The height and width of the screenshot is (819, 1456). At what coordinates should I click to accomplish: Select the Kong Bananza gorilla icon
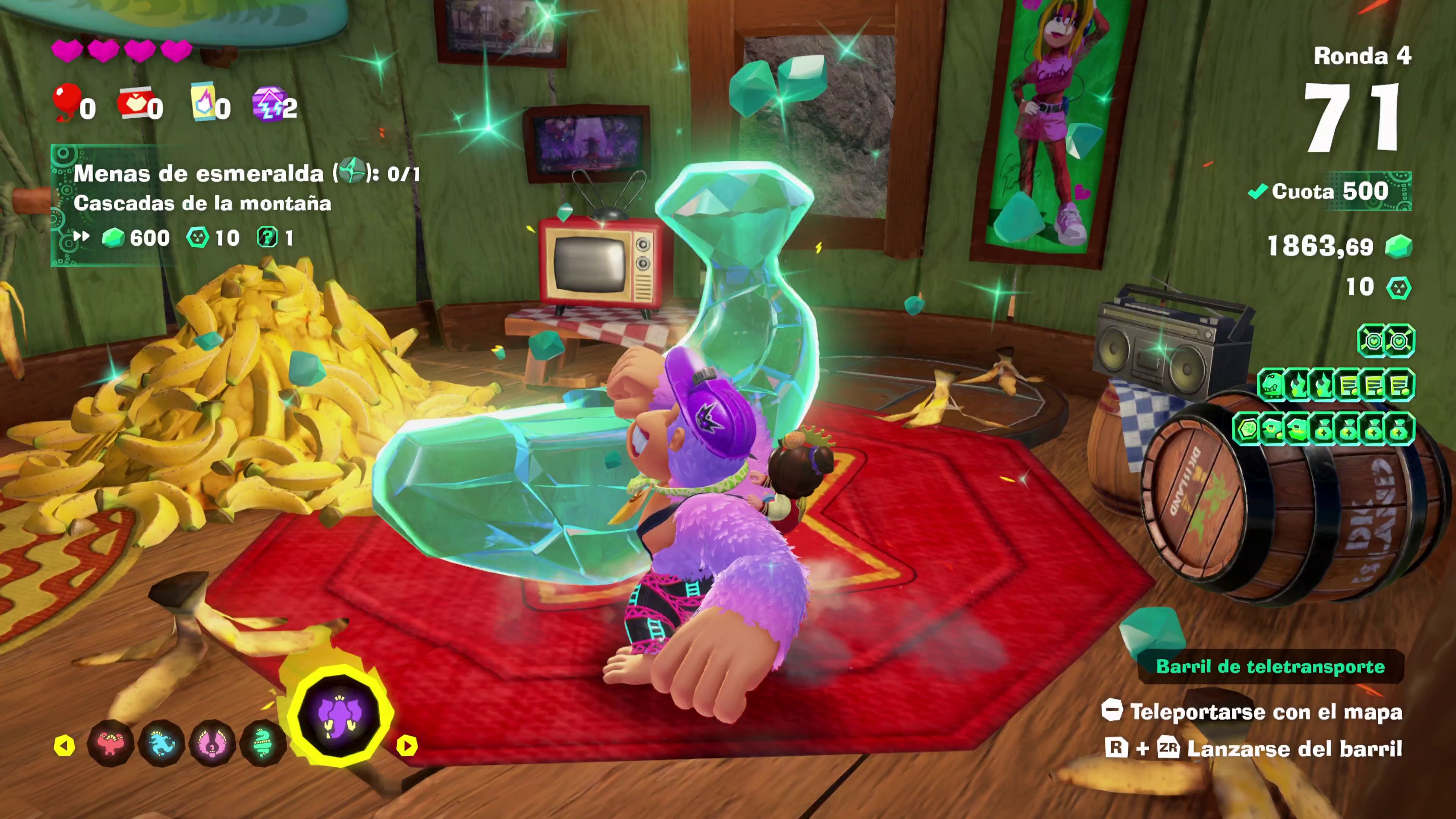[111, 744]
